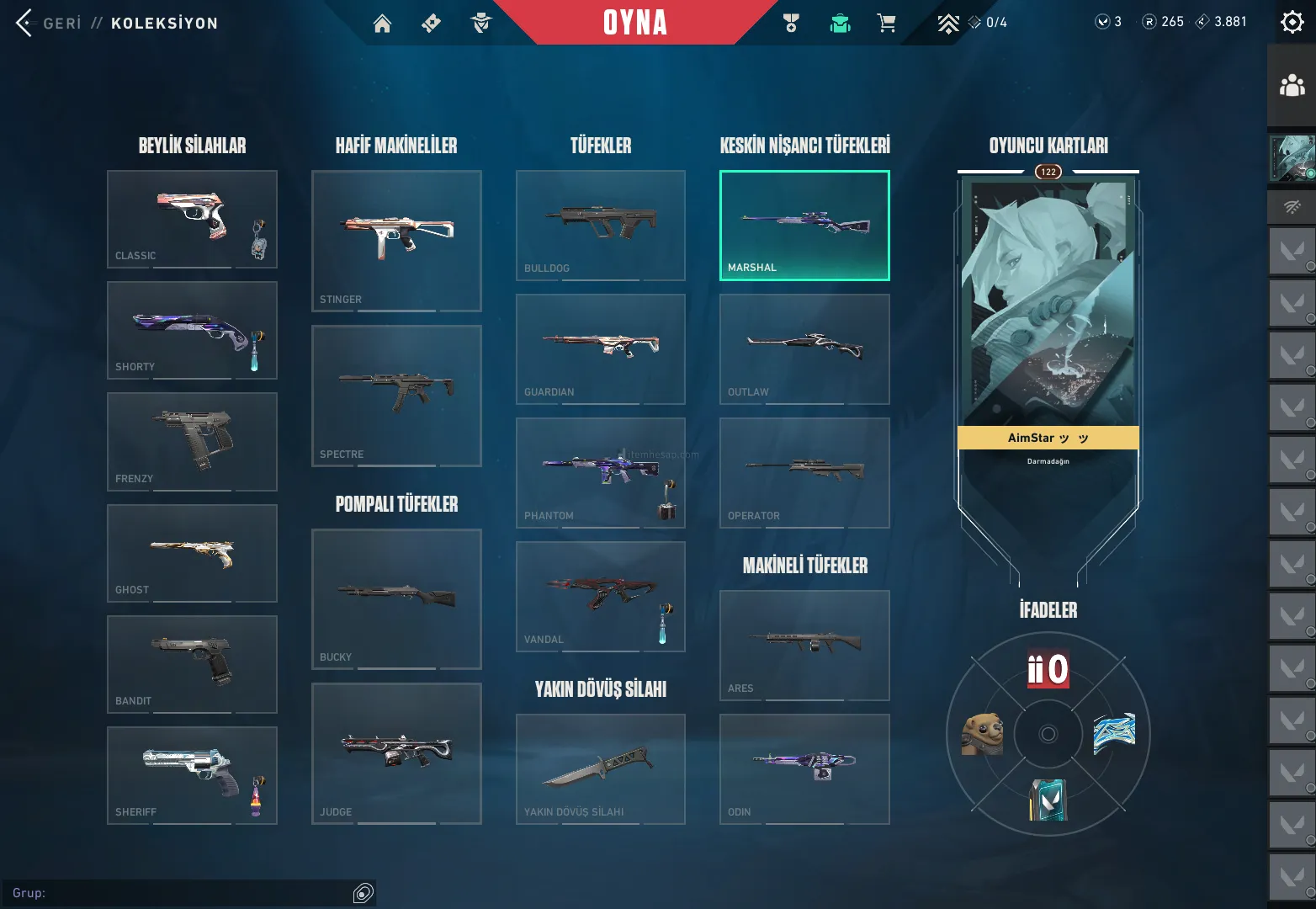Open the Odin machine gun slot
1316x909 pixels.
point(804,768)
